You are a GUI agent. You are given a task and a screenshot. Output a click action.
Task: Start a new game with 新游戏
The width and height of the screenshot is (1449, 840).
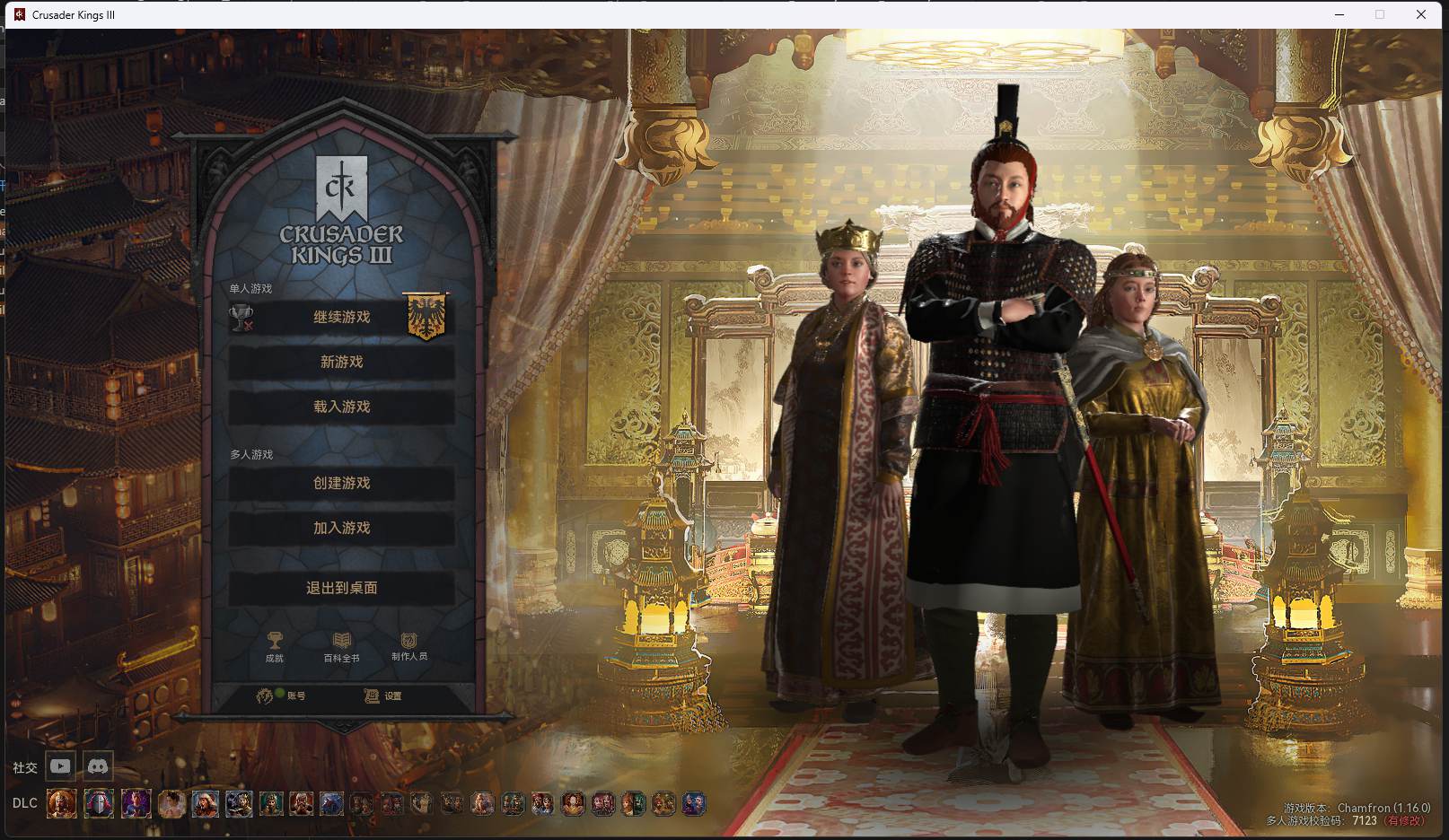(341, 362)
